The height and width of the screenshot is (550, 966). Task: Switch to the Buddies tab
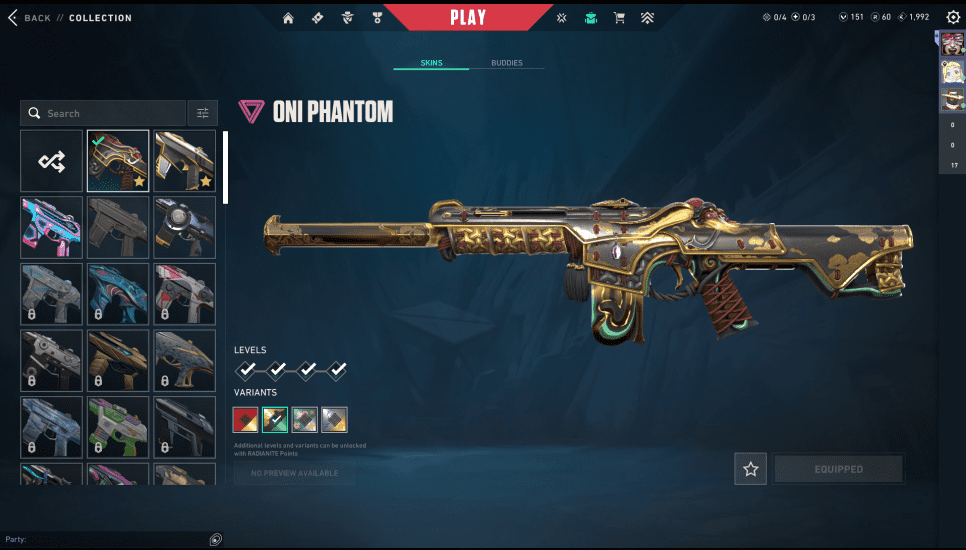coord(507,63)
